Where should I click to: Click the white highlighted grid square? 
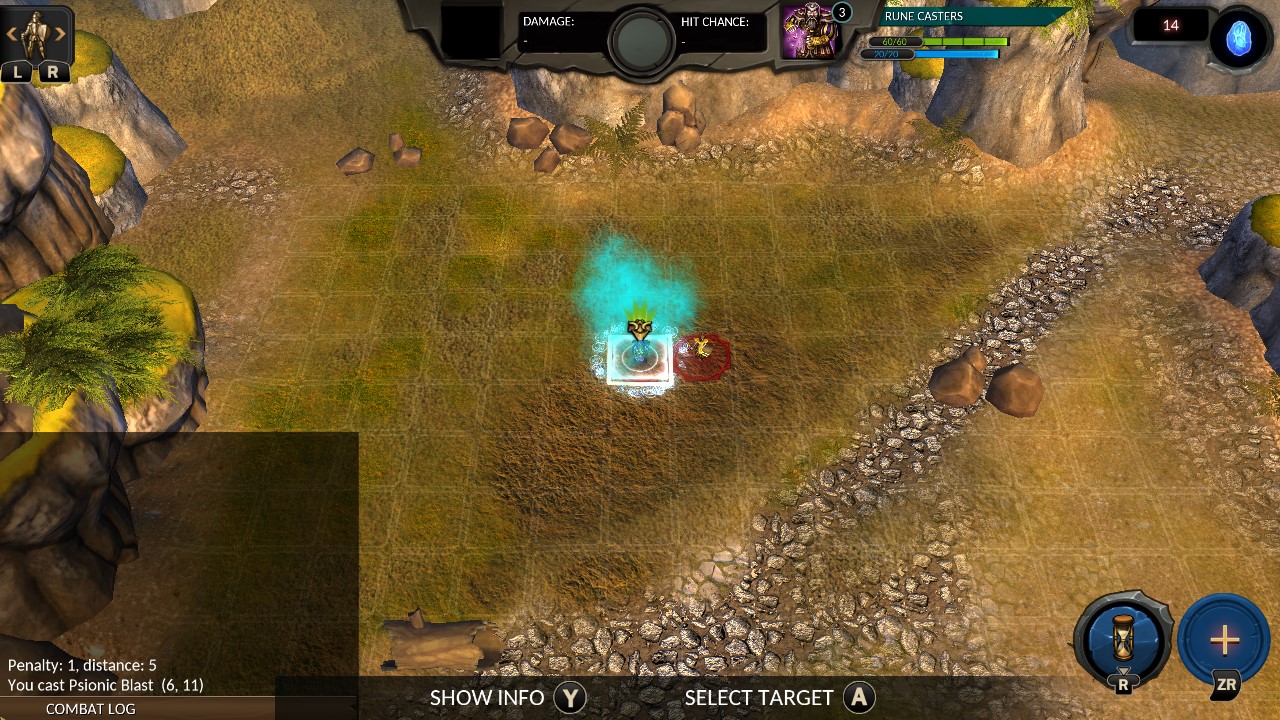coord(640,360)
